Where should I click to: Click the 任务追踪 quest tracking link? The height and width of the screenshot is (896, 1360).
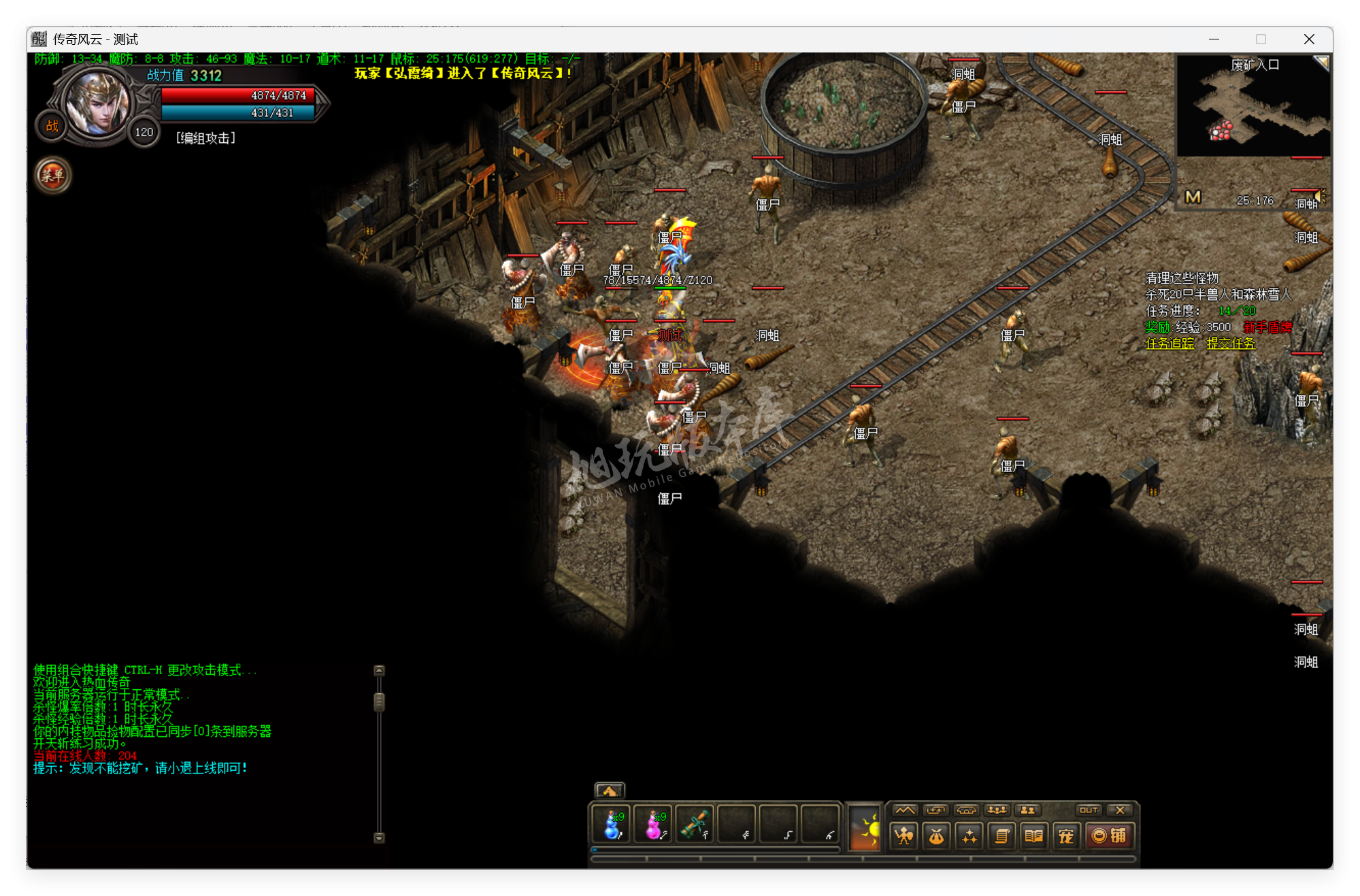1170,344
